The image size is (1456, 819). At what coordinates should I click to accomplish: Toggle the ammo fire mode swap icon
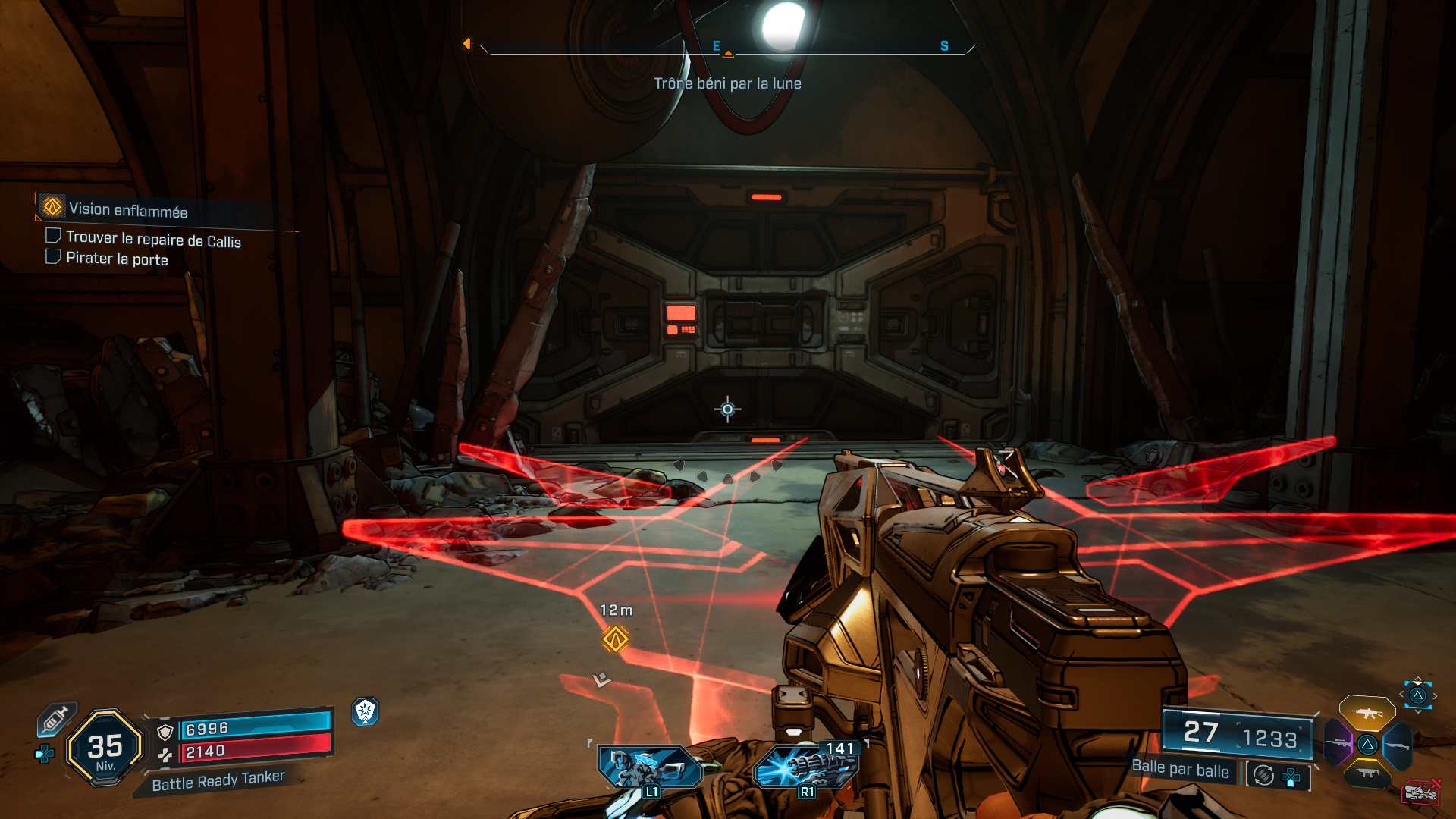click(x=1263, y=775)
